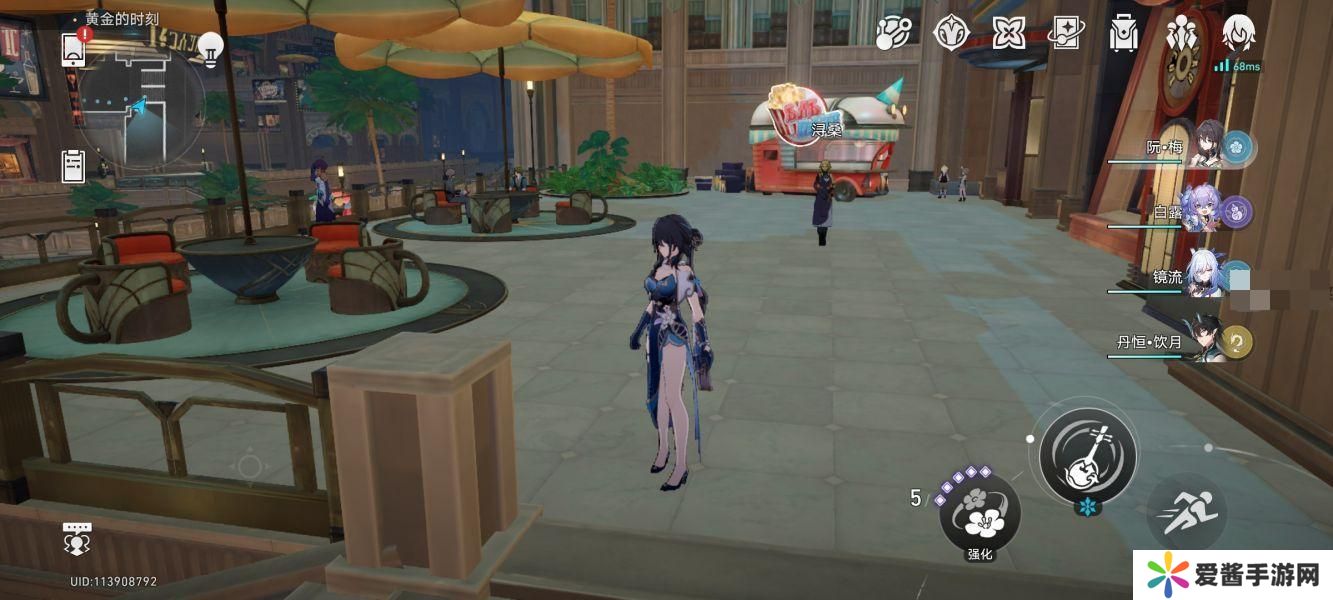This screenshot has height=600, width=1333.
Task: Open the compass star icon in top bar
Action: pos(950,34)
